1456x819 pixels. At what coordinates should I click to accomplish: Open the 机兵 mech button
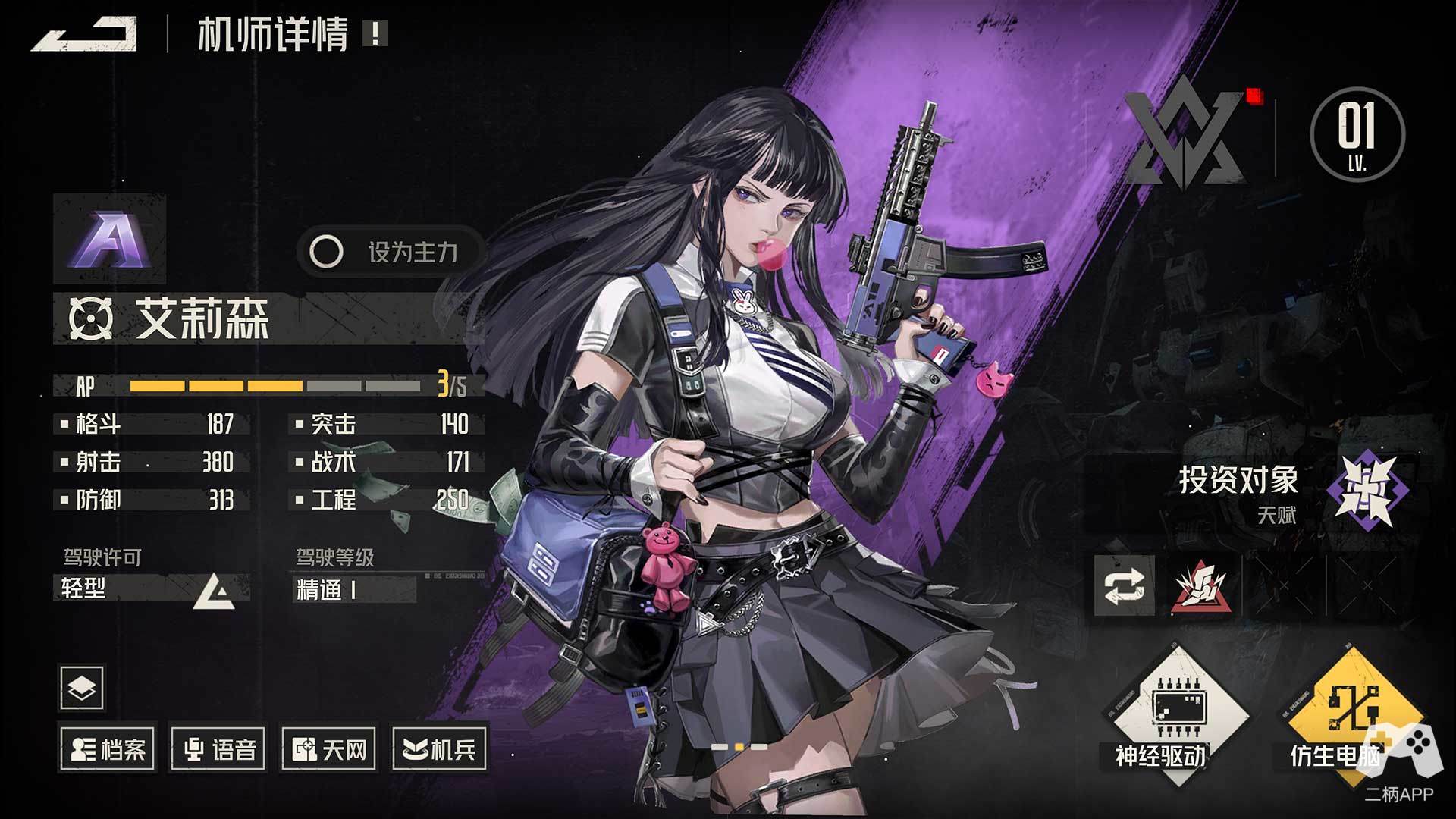pos(440,749)
